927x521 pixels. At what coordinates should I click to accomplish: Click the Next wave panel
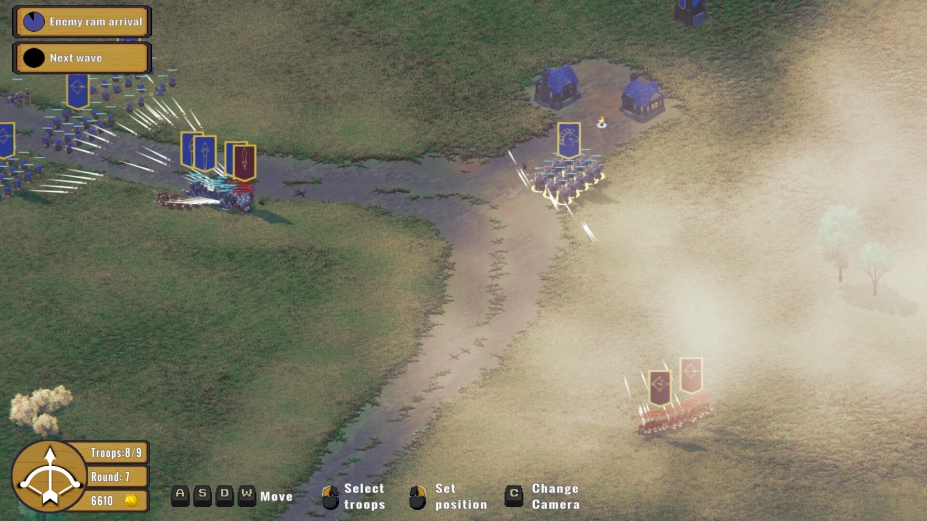click(x=81, y=58)
